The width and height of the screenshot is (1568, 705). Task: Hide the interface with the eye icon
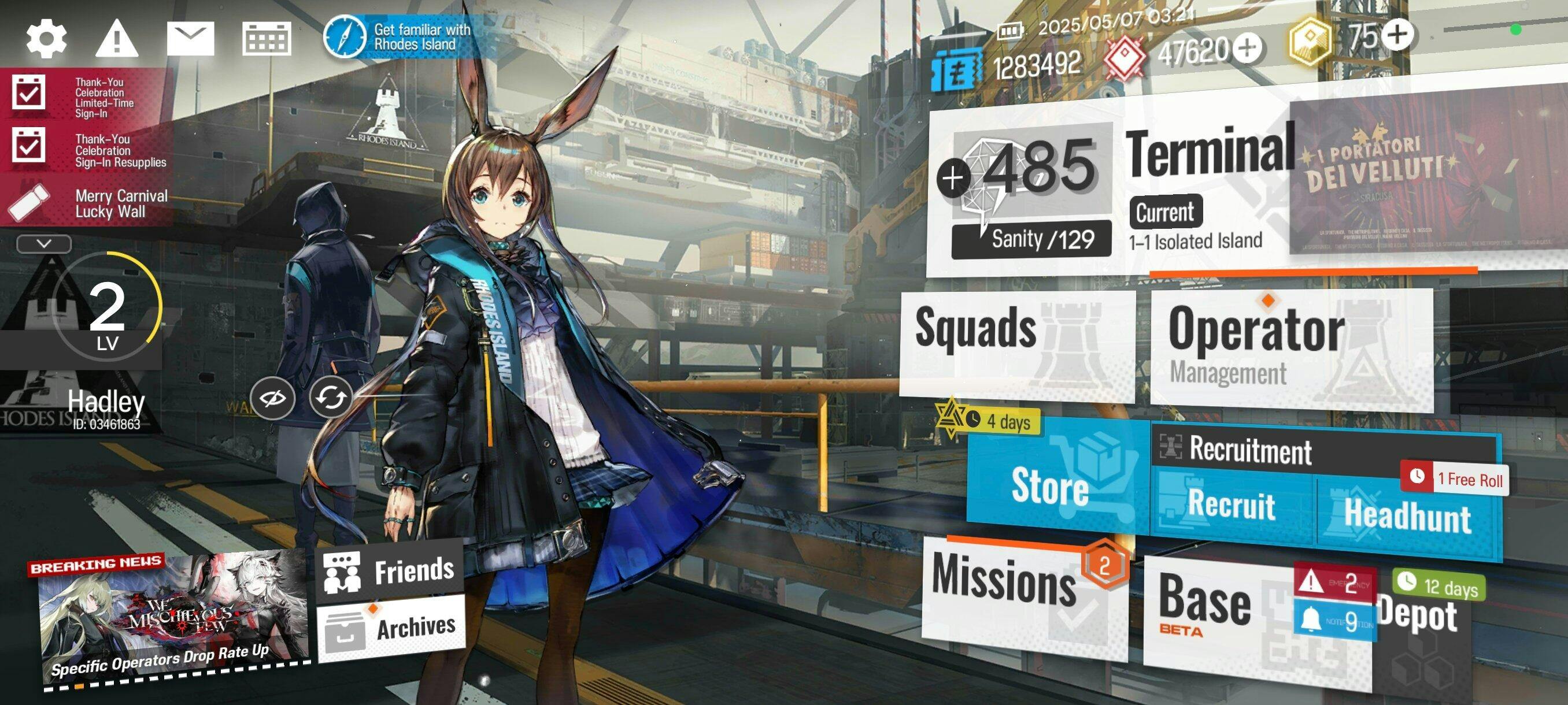tap(272, 398)
